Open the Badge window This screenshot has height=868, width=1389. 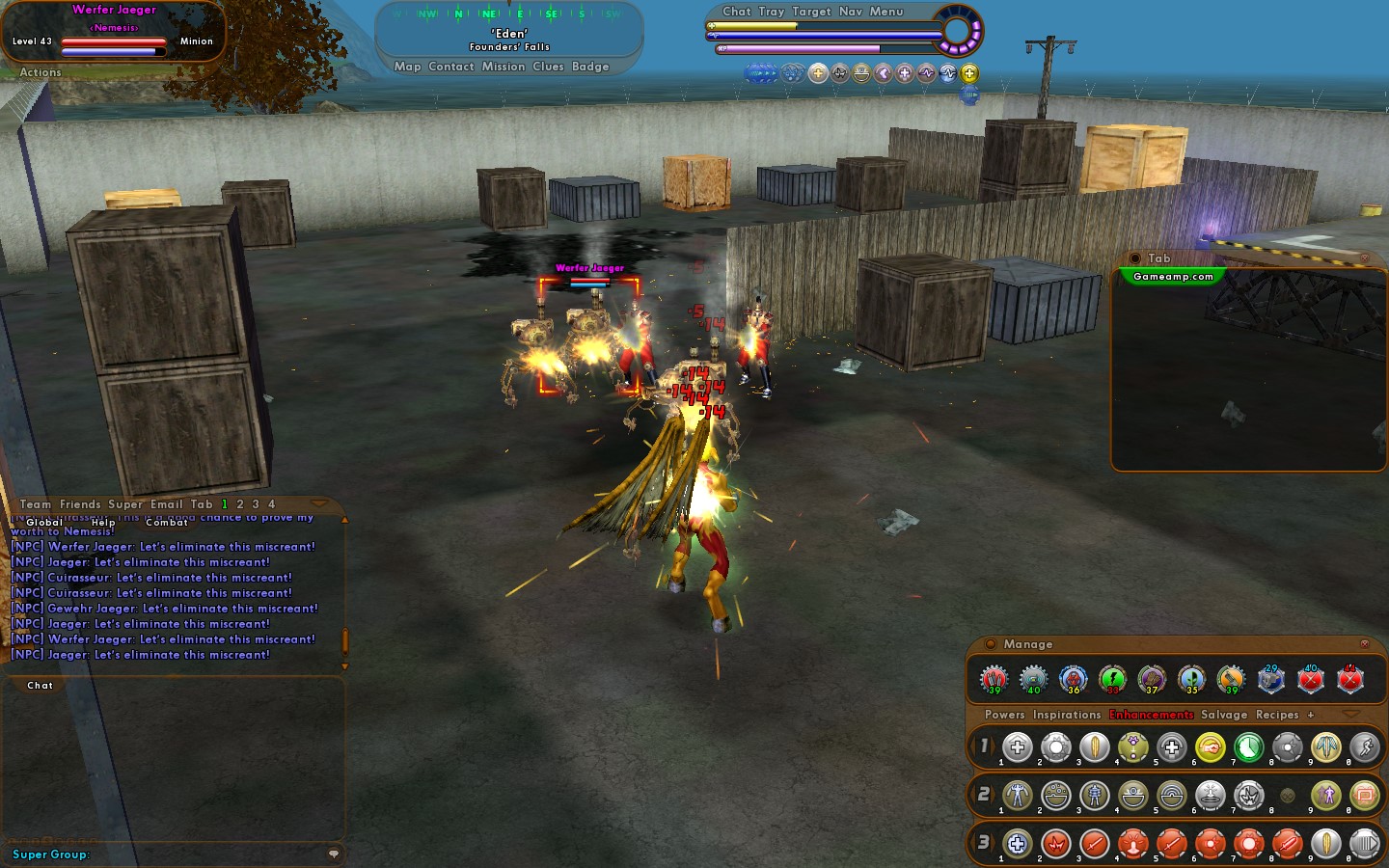[590, 67]
